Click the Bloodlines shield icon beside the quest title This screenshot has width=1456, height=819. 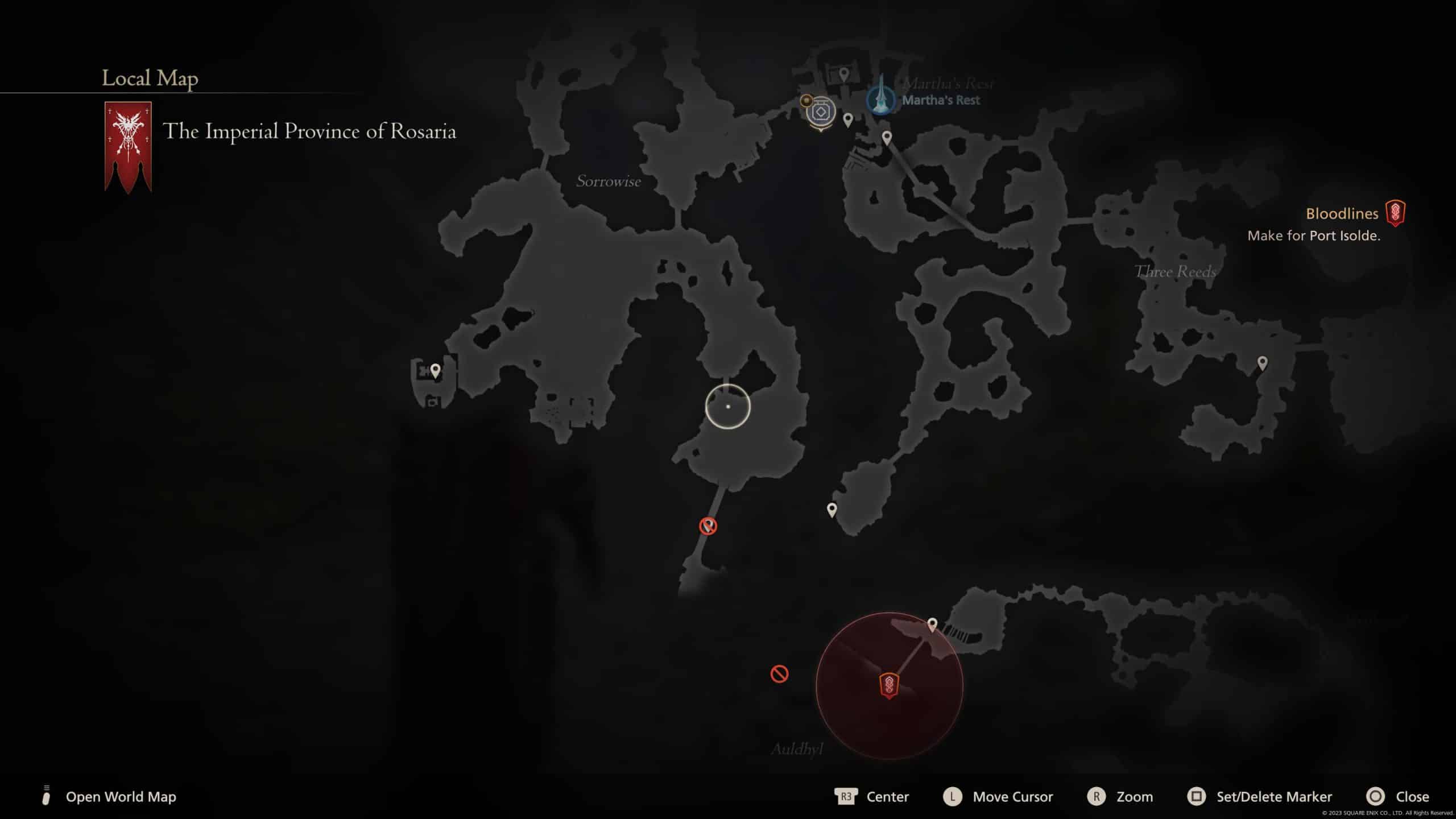tap(1397, 214)
